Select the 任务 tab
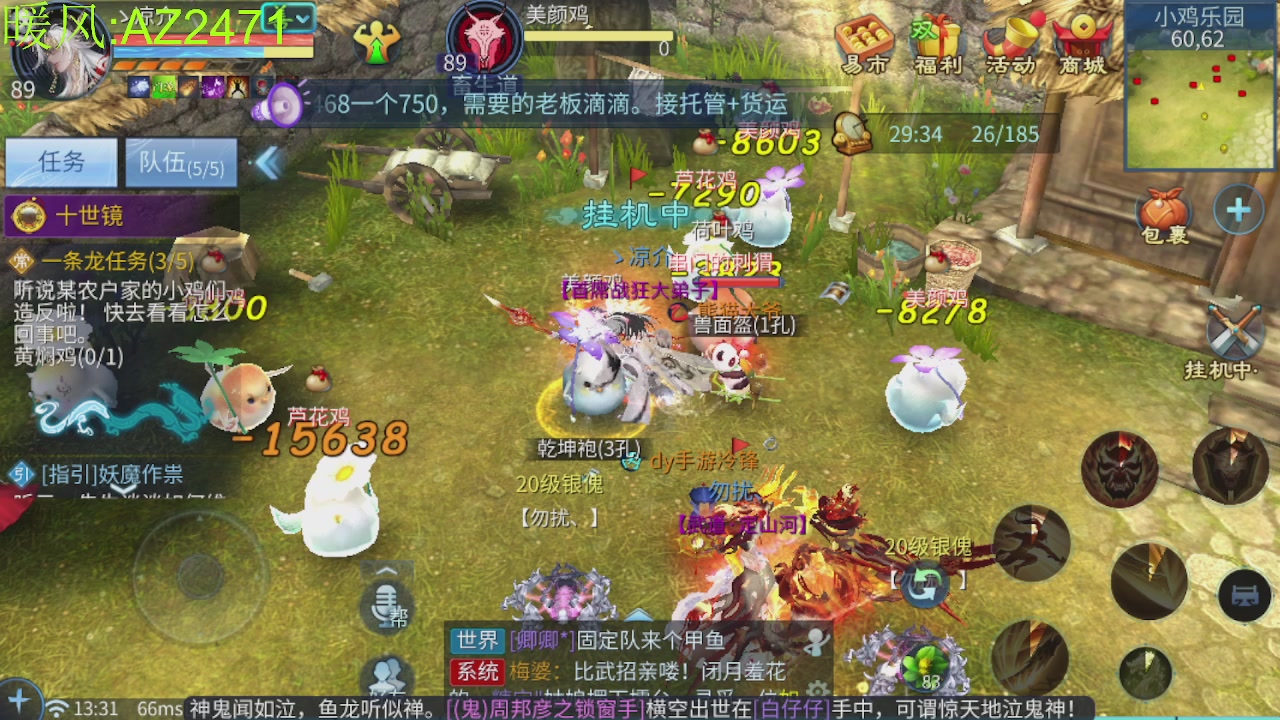The width and height of the screenshot is (1280, 720). pos(60,163)
